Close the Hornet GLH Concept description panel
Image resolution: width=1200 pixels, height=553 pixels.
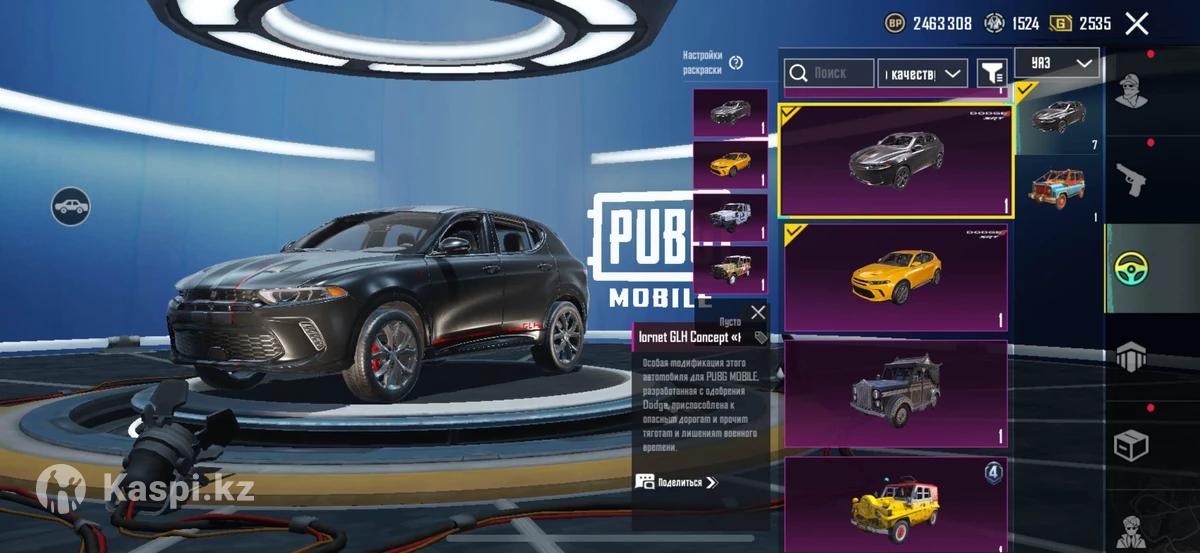point(758,312)
